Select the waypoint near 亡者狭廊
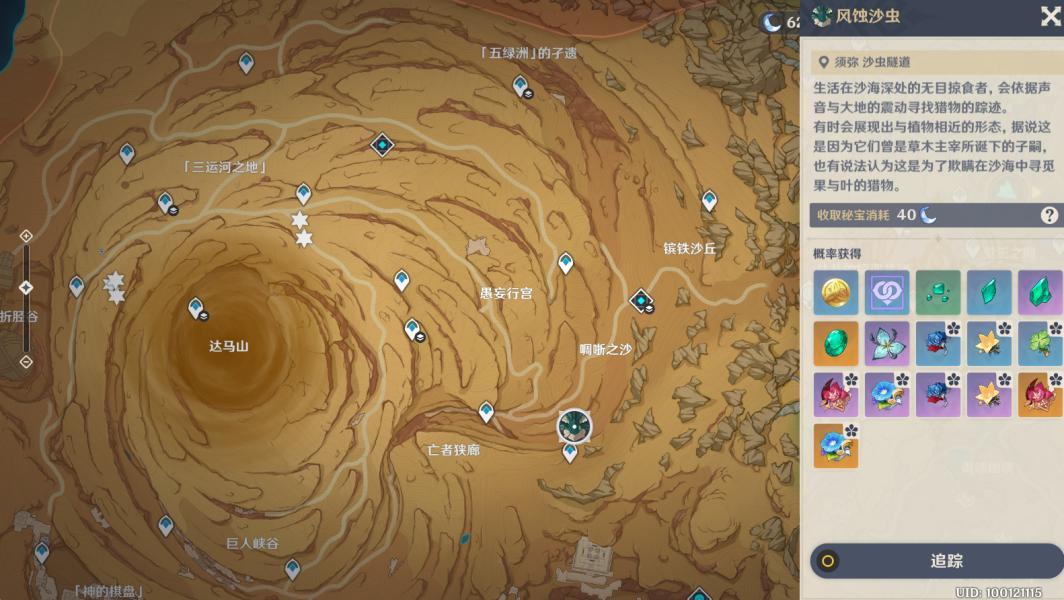This screenshot has height=600, width=1064. 486,411
